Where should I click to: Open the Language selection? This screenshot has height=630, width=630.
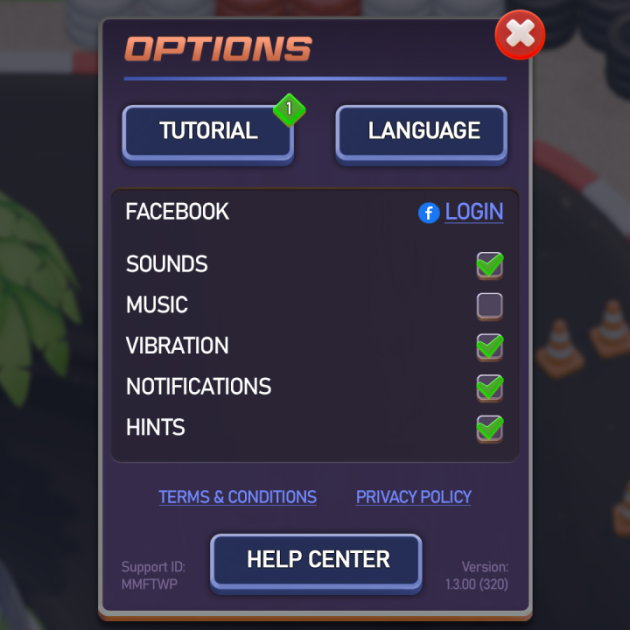pyautogui.click(x=423, y=131)
